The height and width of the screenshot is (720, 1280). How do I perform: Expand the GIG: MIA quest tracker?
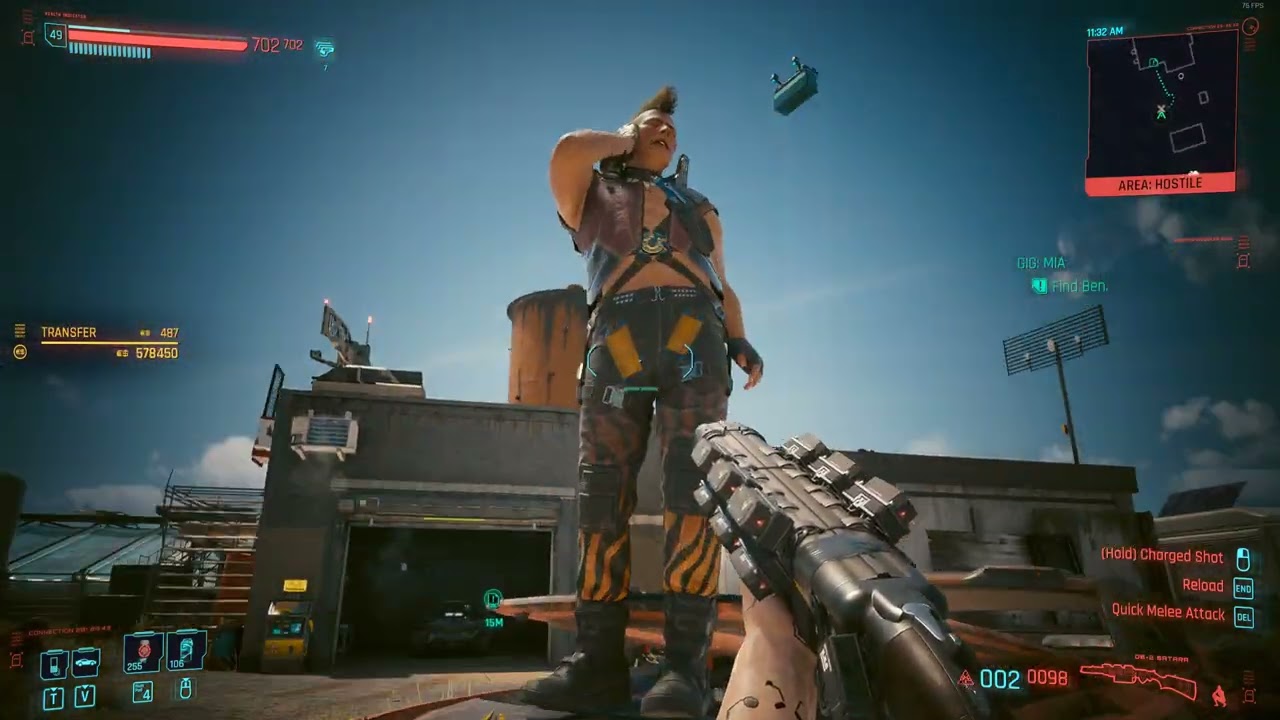[x=1040, y=262]
